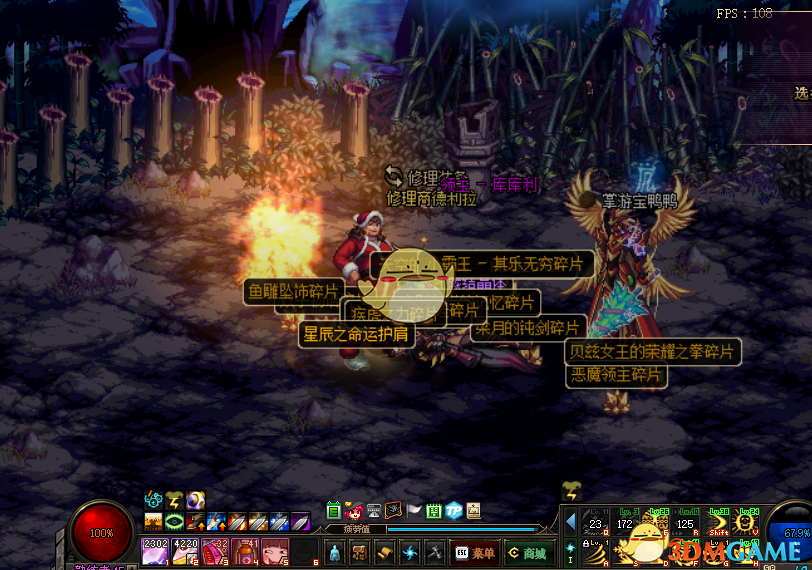Click the blue TP icon
812x570 pixels.
coord(454,511)
